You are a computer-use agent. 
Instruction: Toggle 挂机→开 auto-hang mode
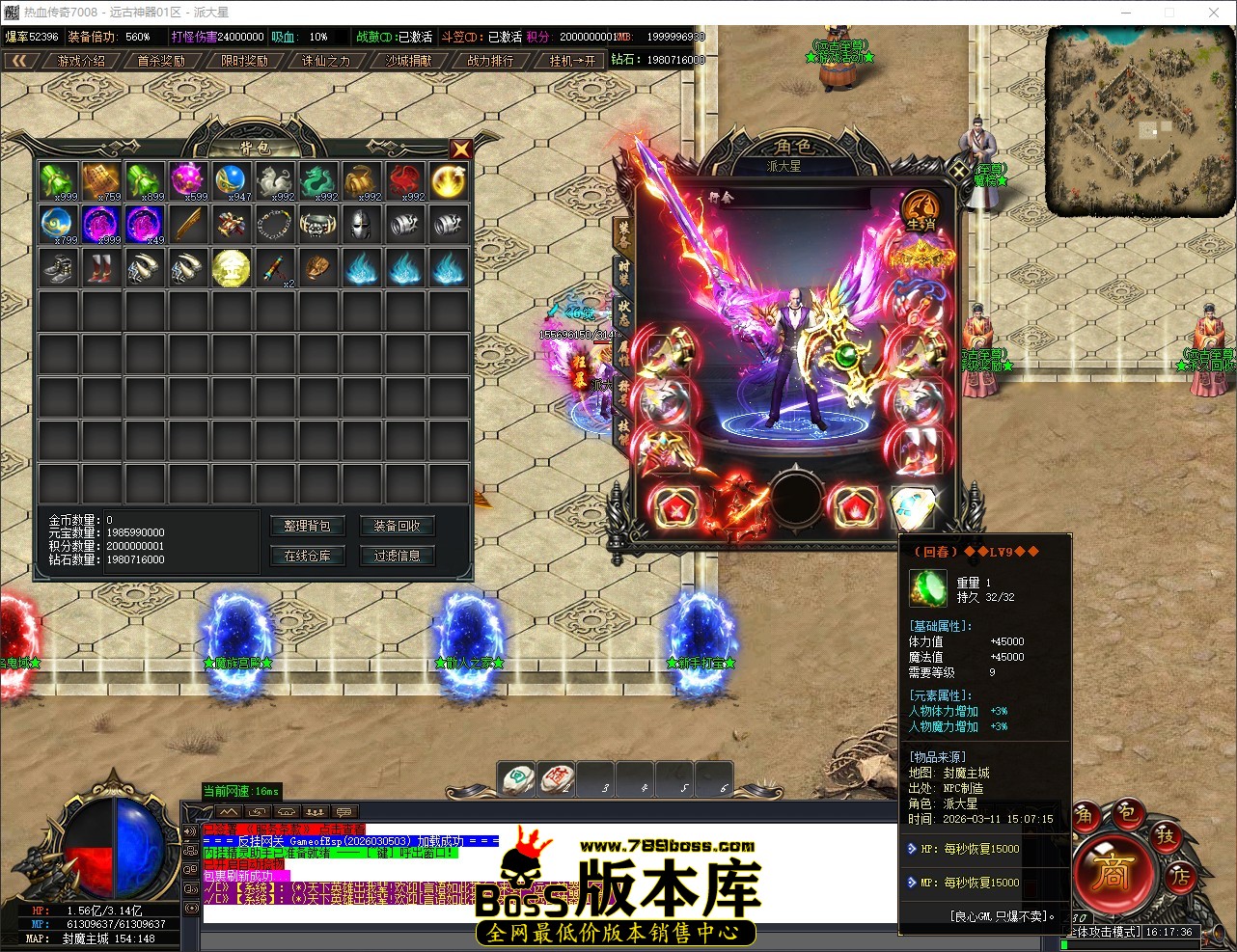[573, 59]
